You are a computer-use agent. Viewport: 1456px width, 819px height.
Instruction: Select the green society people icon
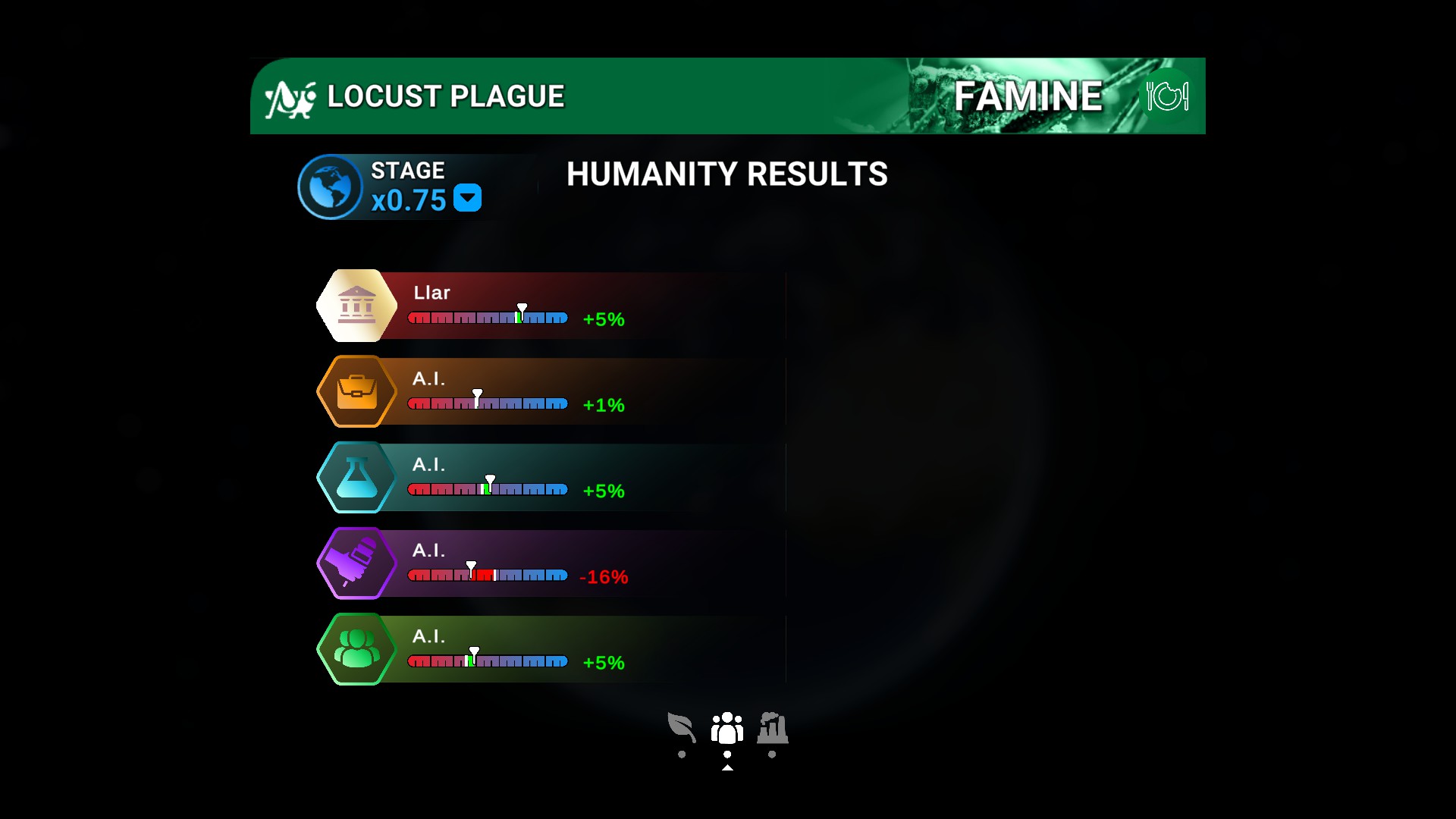[356, 649]
